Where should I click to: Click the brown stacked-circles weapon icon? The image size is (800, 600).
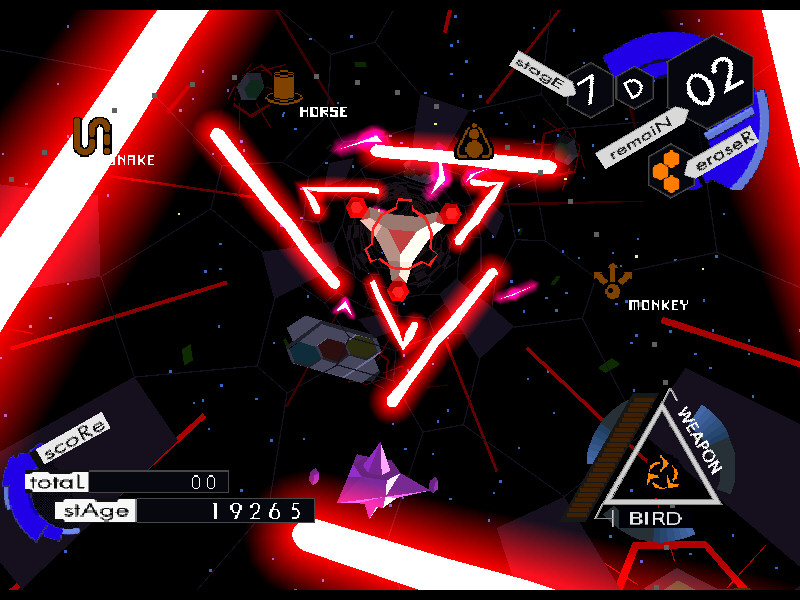click(x=473, y=143)
